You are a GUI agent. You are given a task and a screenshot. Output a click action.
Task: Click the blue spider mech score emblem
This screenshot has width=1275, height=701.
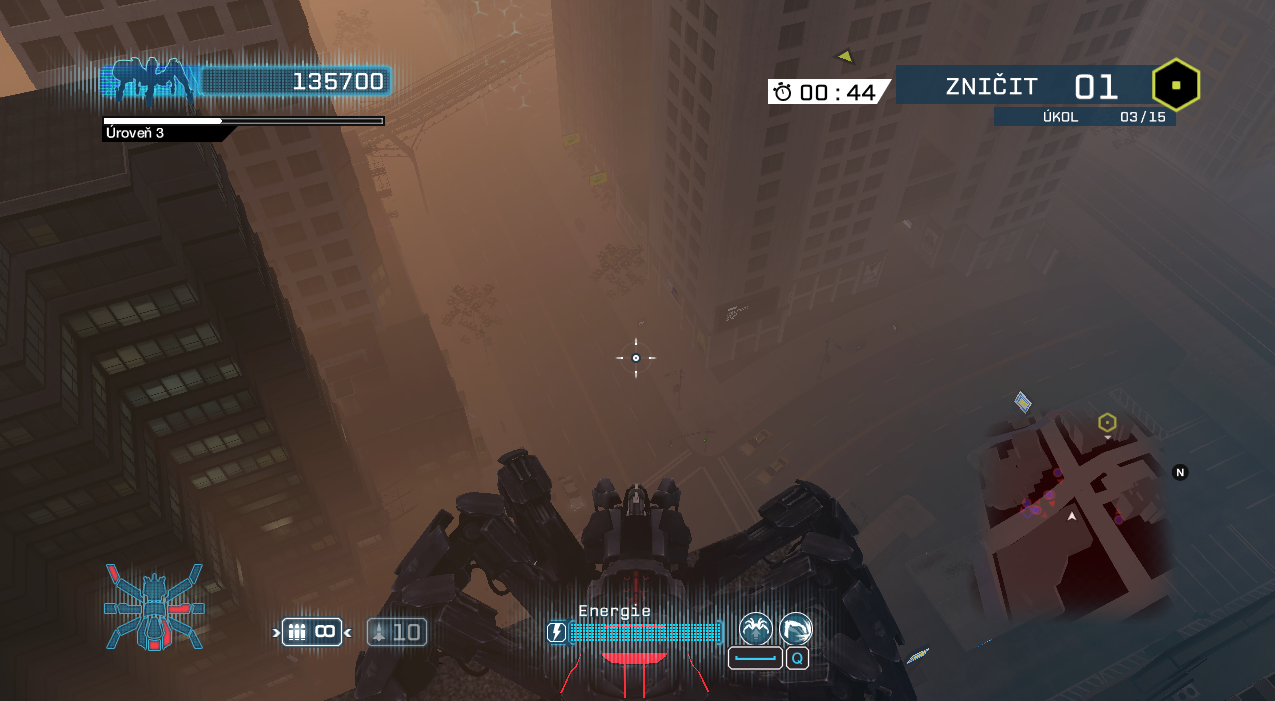pos(150,82)
